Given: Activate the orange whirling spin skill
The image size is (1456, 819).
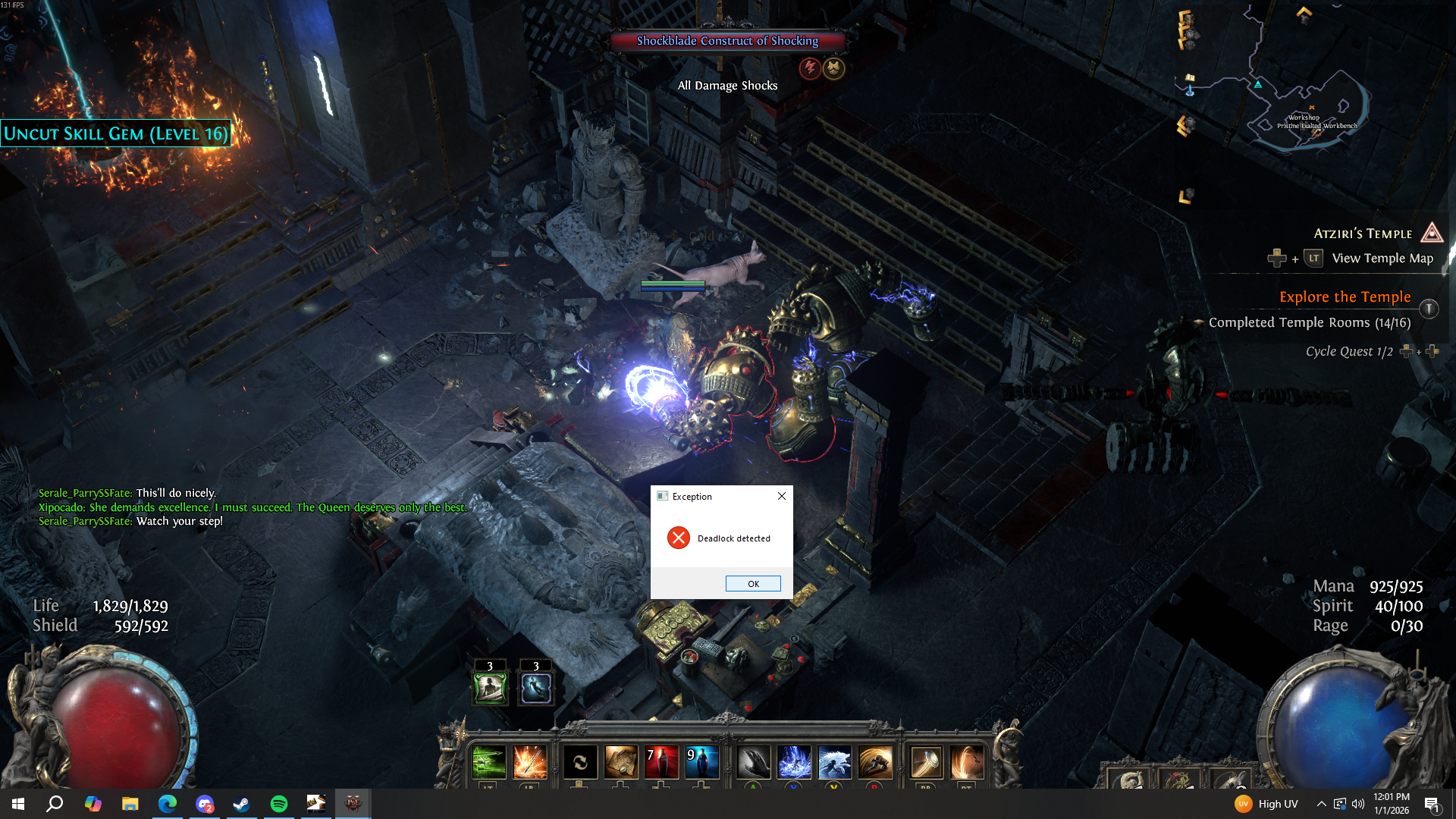Looking at the screenshot, I should pos(966,761).
